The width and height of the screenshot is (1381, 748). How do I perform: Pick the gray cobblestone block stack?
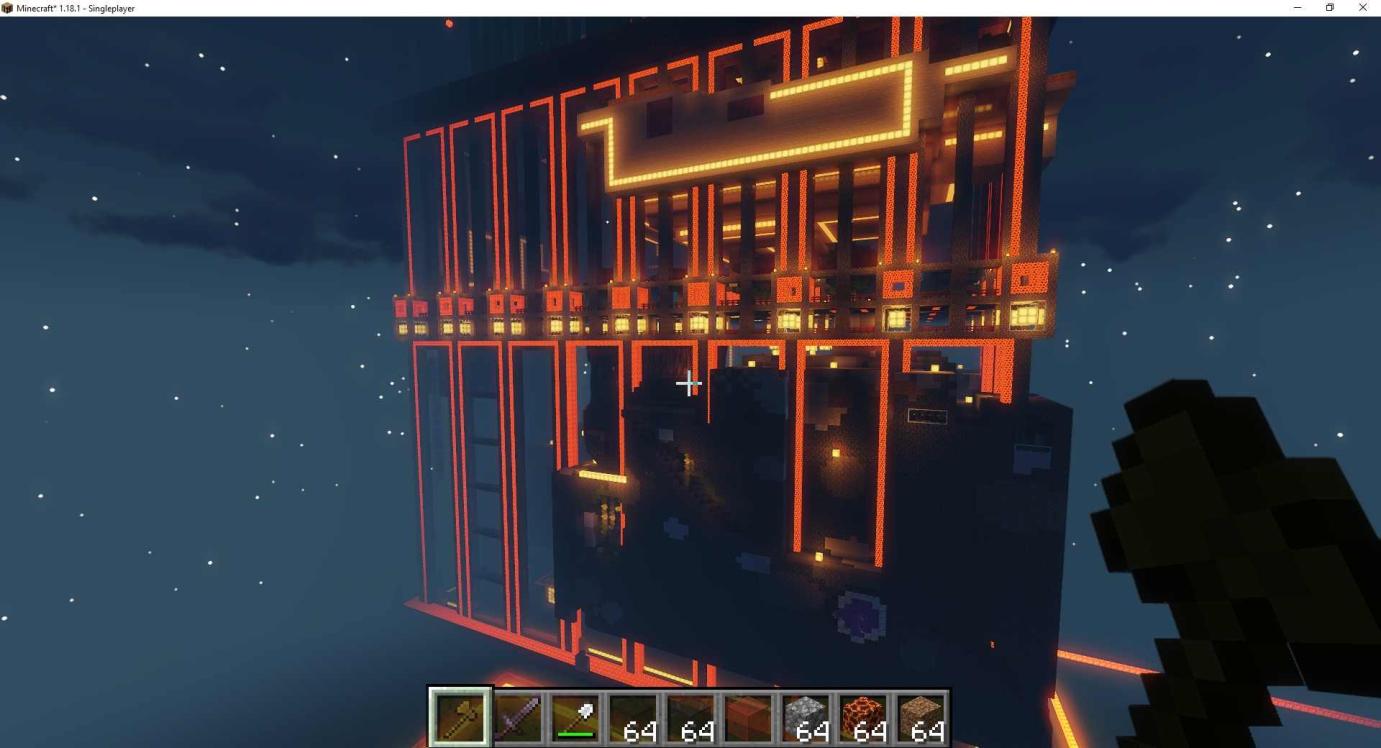pos(806,717)
